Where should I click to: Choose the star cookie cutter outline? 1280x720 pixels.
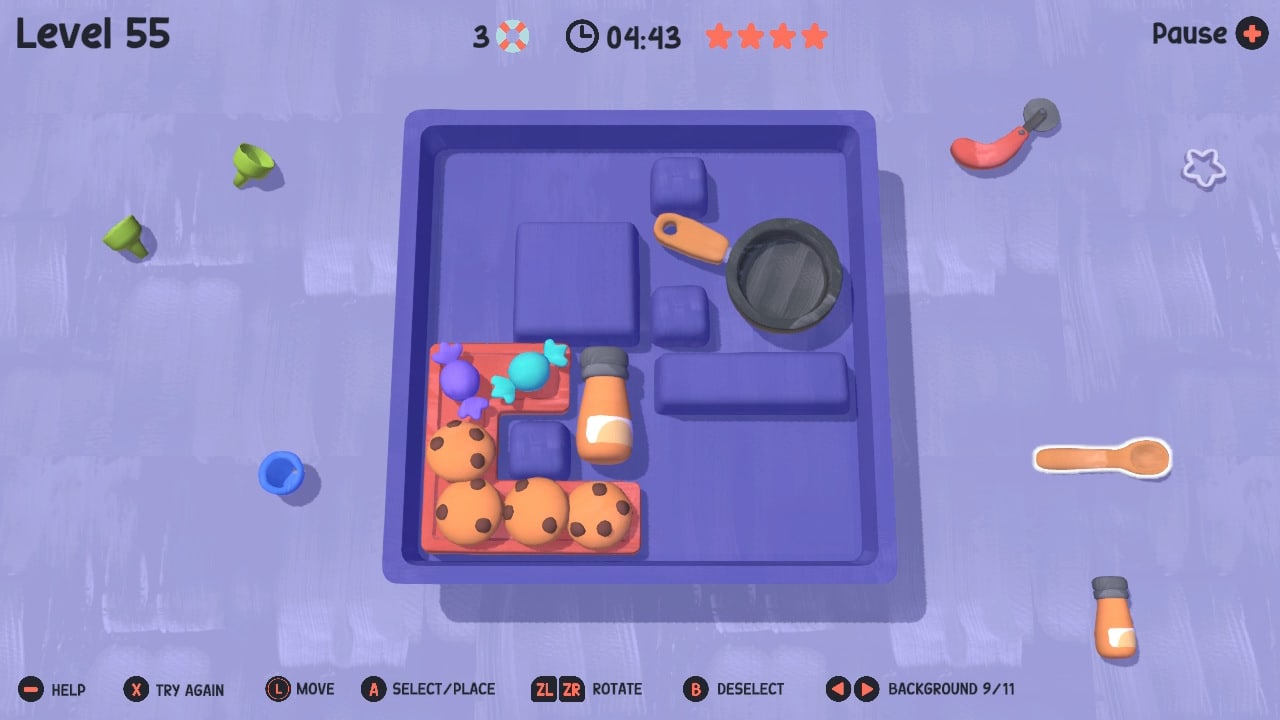[1203, 168]
